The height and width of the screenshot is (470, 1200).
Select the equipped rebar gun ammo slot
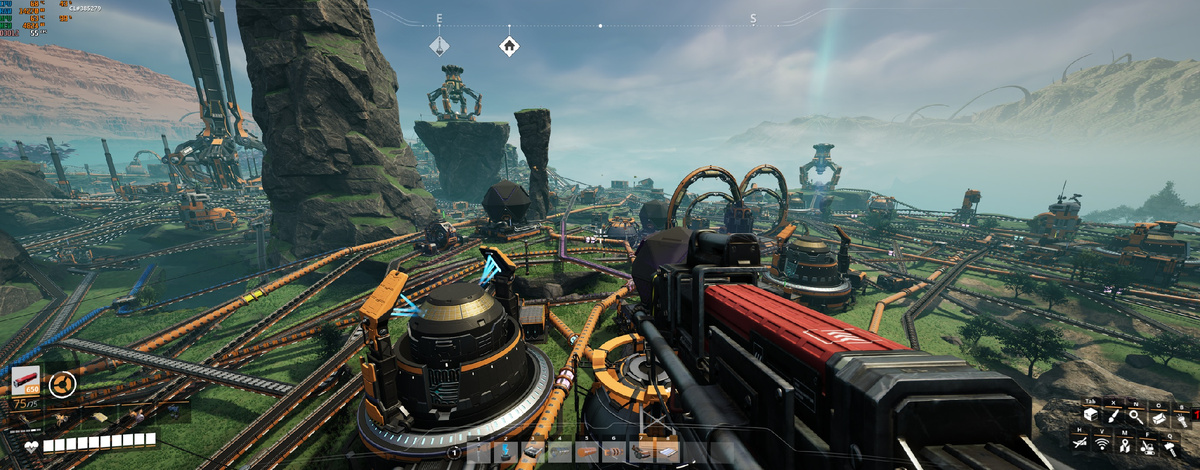[x=26, y=382]
